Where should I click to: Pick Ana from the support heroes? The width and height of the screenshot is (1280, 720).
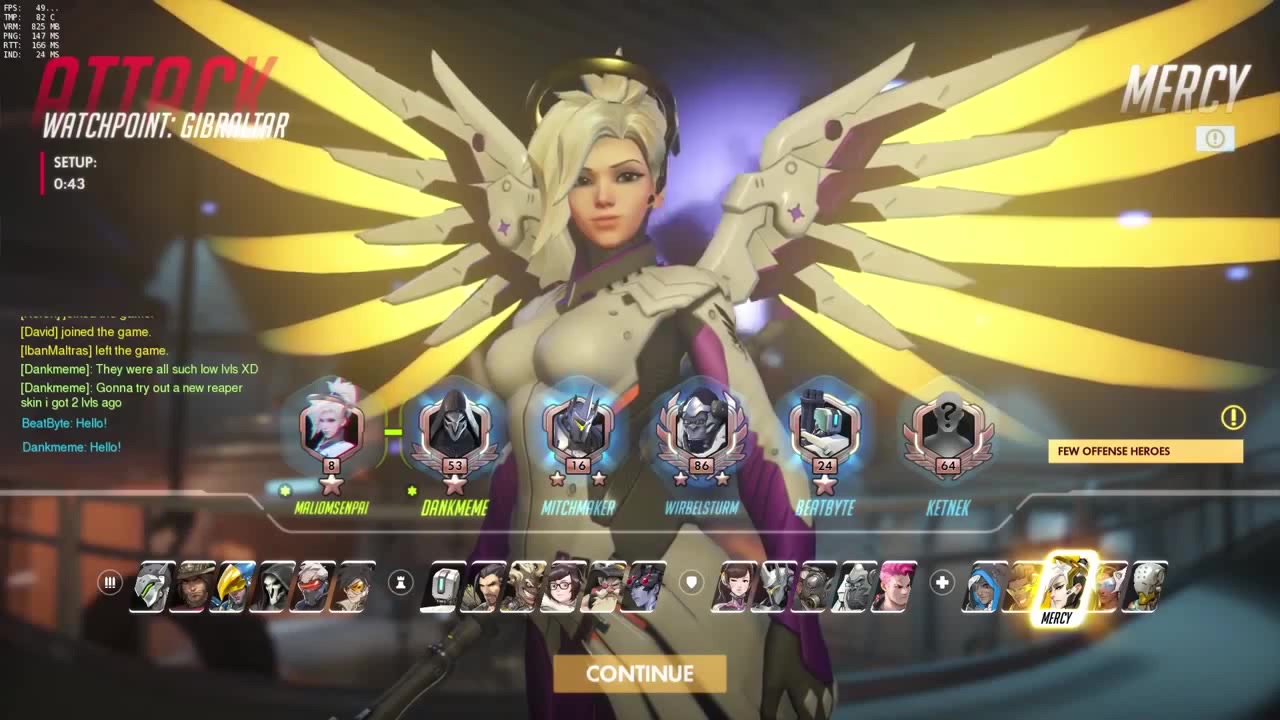983,586
